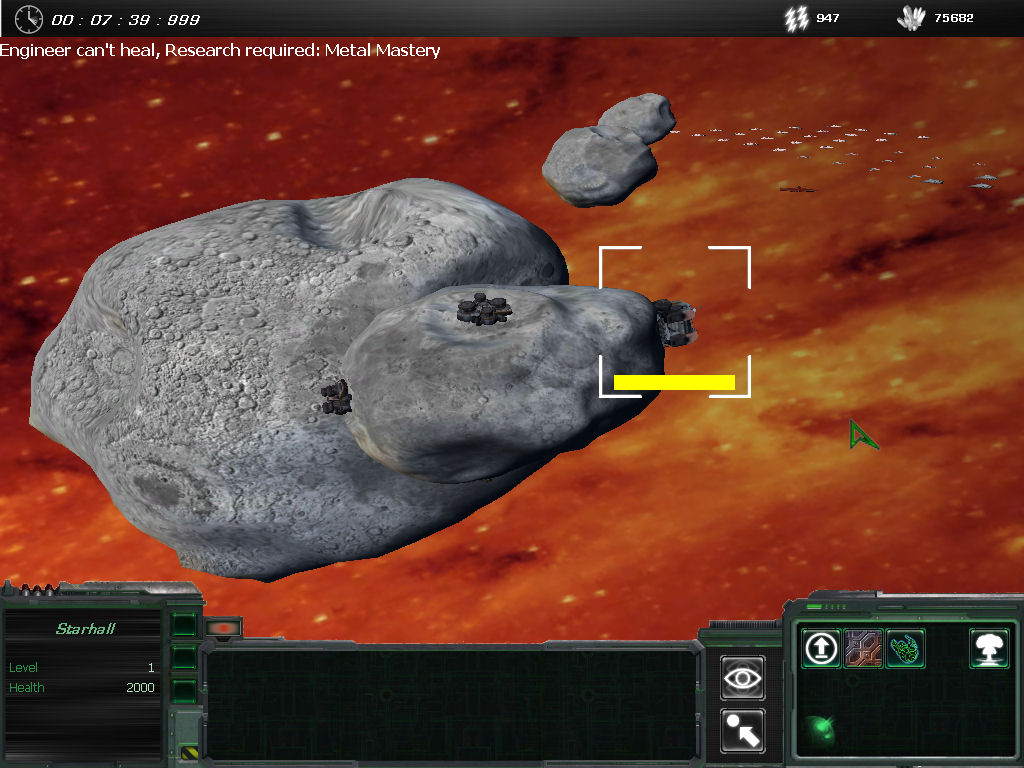
Task: Activate the mushroom cloud self-destruct icon
Action: 989,649
